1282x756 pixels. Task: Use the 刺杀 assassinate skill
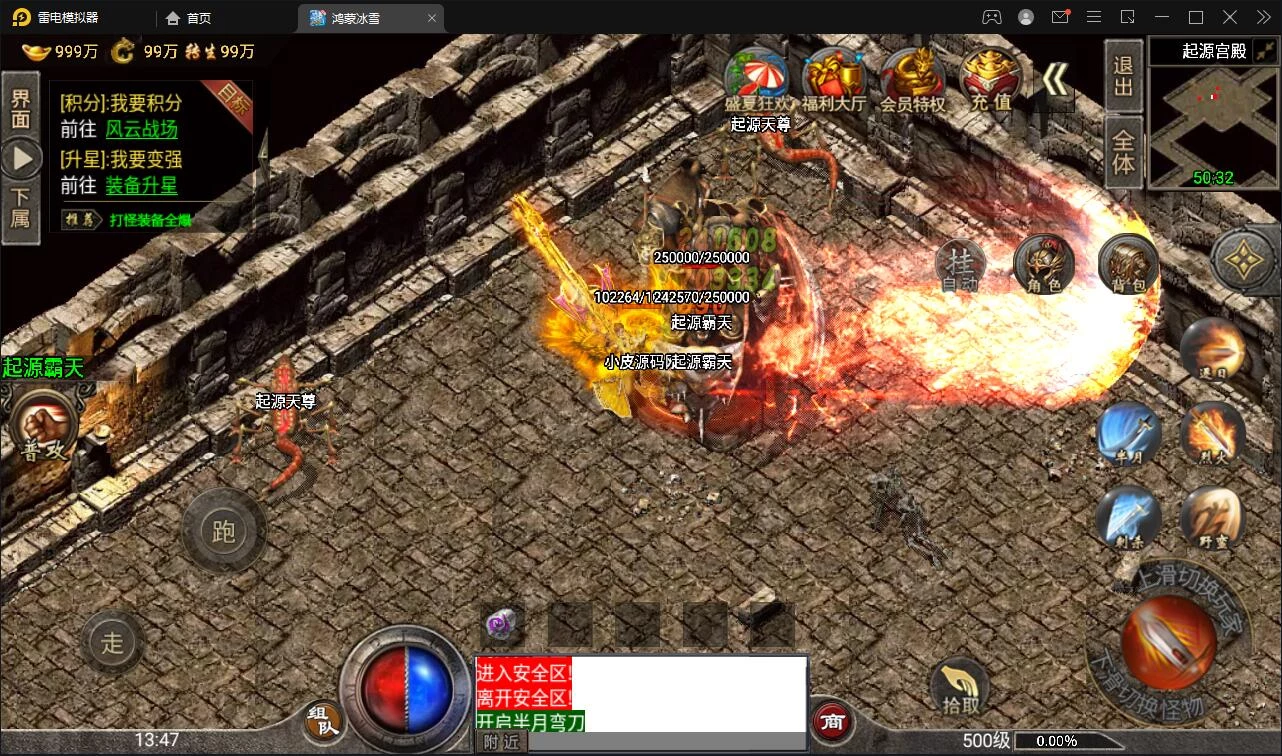1128,518
